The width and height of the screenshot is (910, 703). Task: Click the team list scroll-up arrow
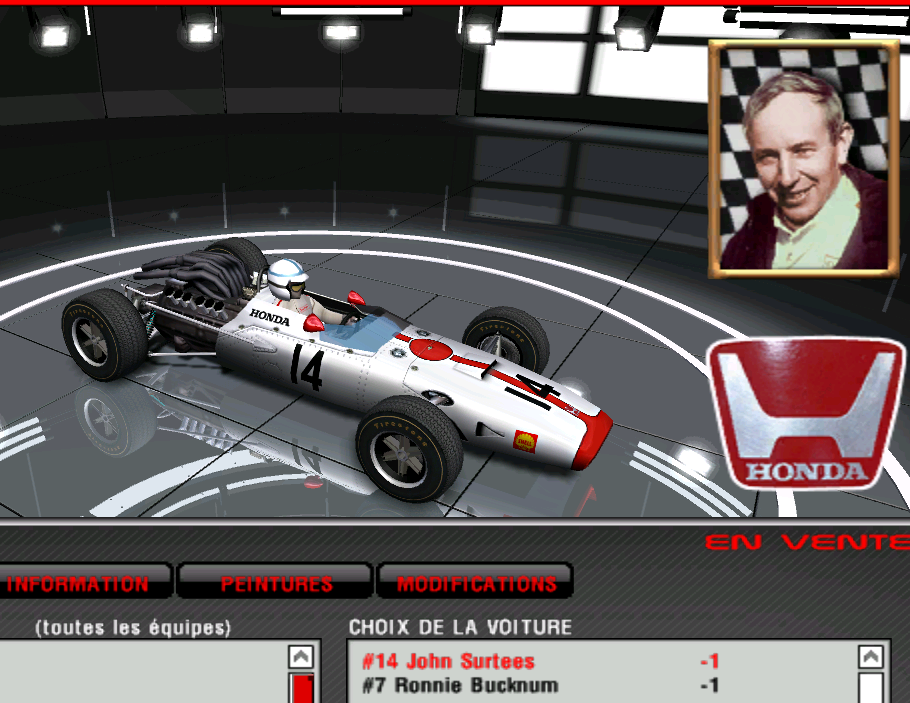point(301,657)
